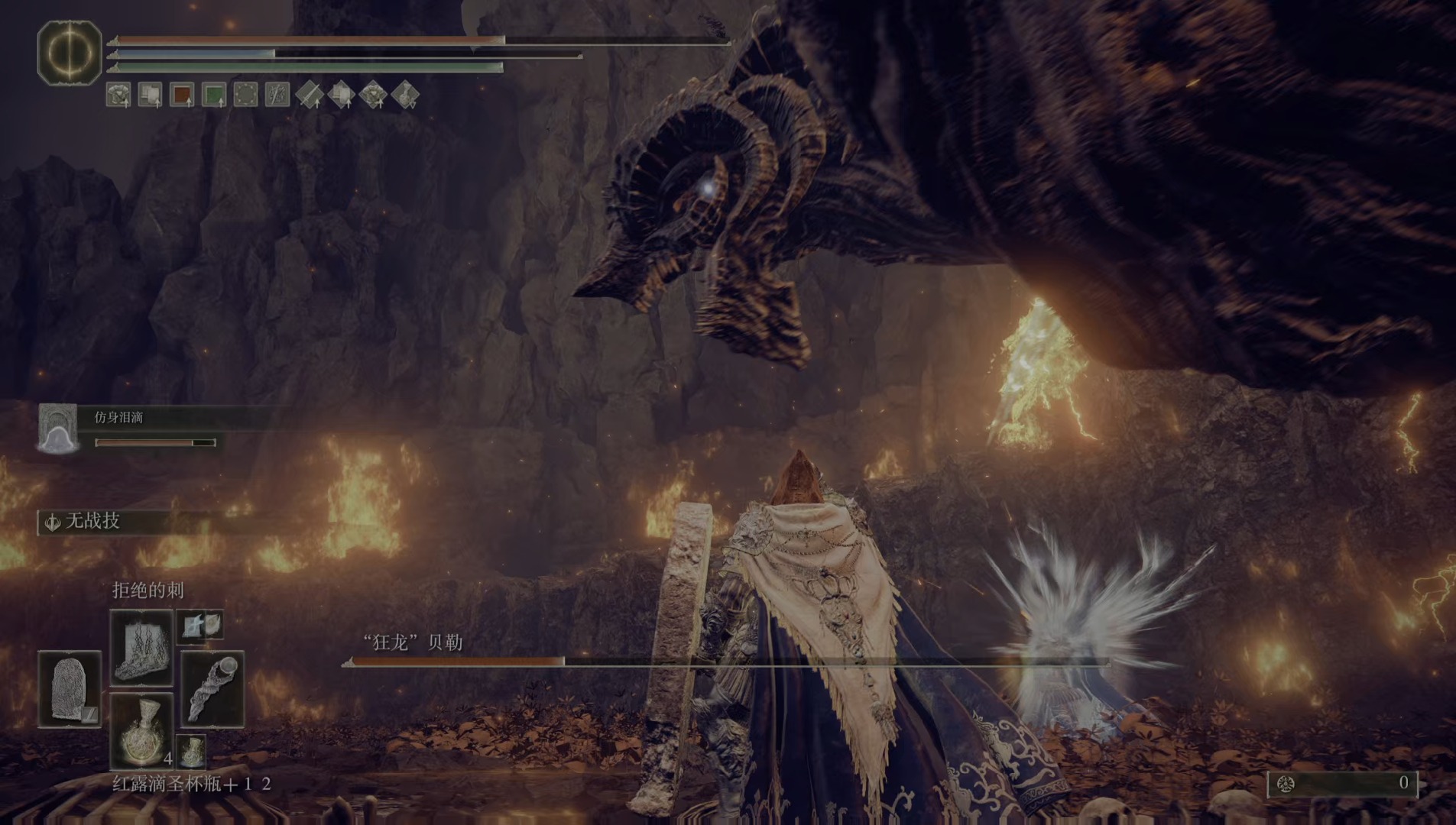This screenshot has height=825, width=1456.
Task: Click the diamond sword attack-up buff icon
Action: click(310, 95)
